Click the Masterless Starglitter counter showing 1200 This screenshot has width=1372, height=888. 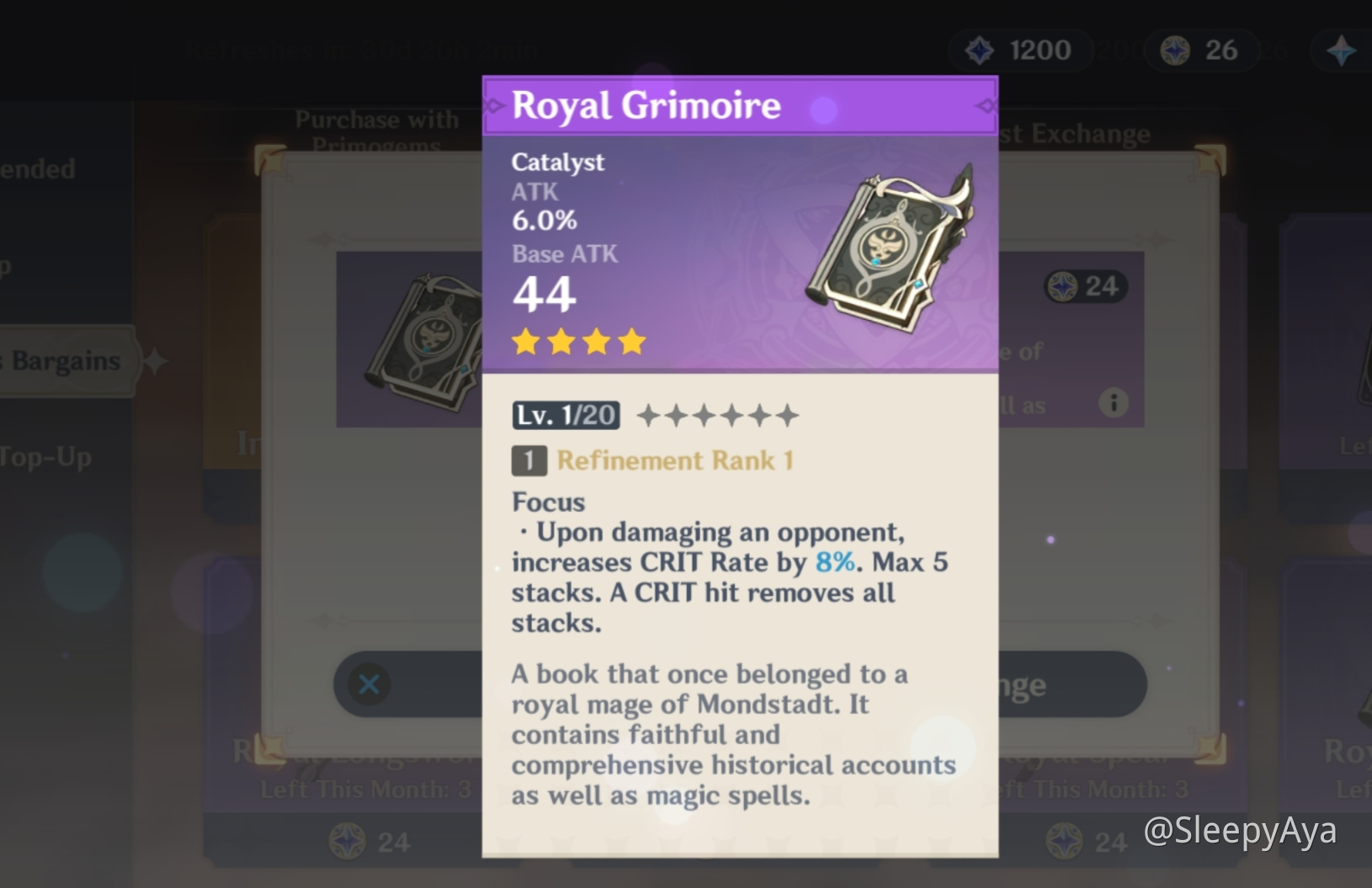(1021, 50)
